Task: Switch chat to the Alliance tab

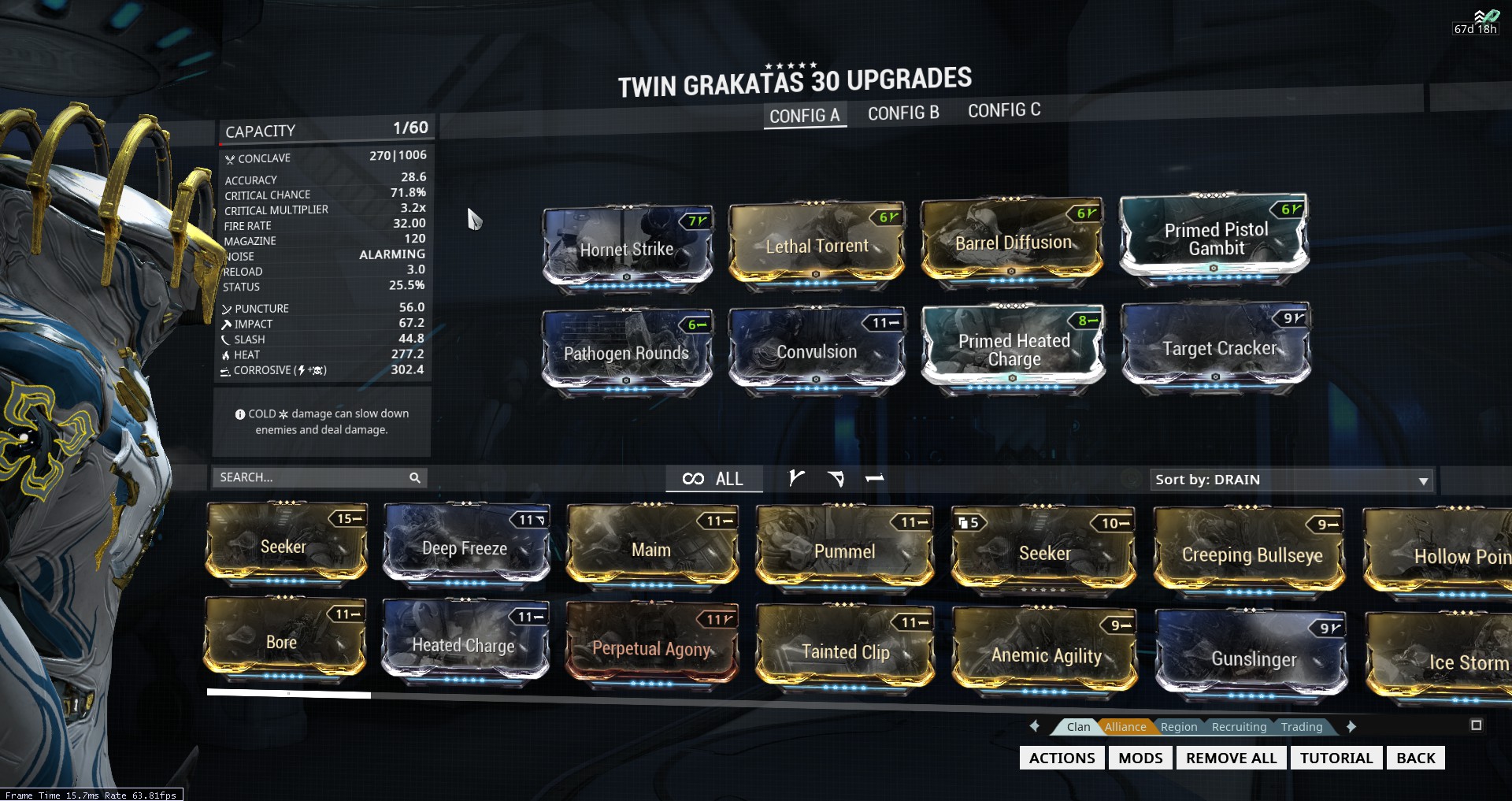Action: click(x=1125, y=727)
